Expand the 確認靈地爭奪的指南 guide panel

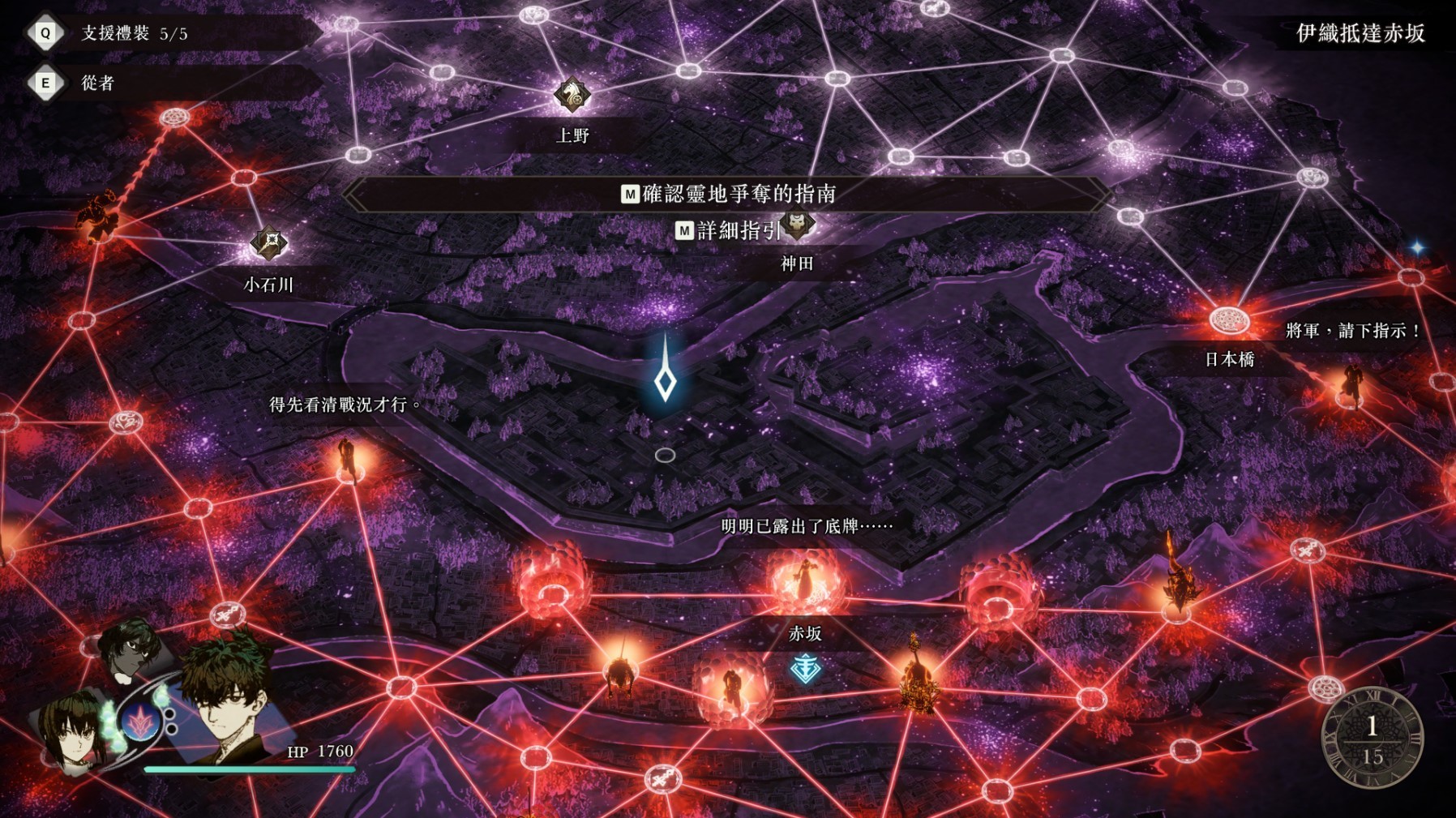click(x=729, y=194)
